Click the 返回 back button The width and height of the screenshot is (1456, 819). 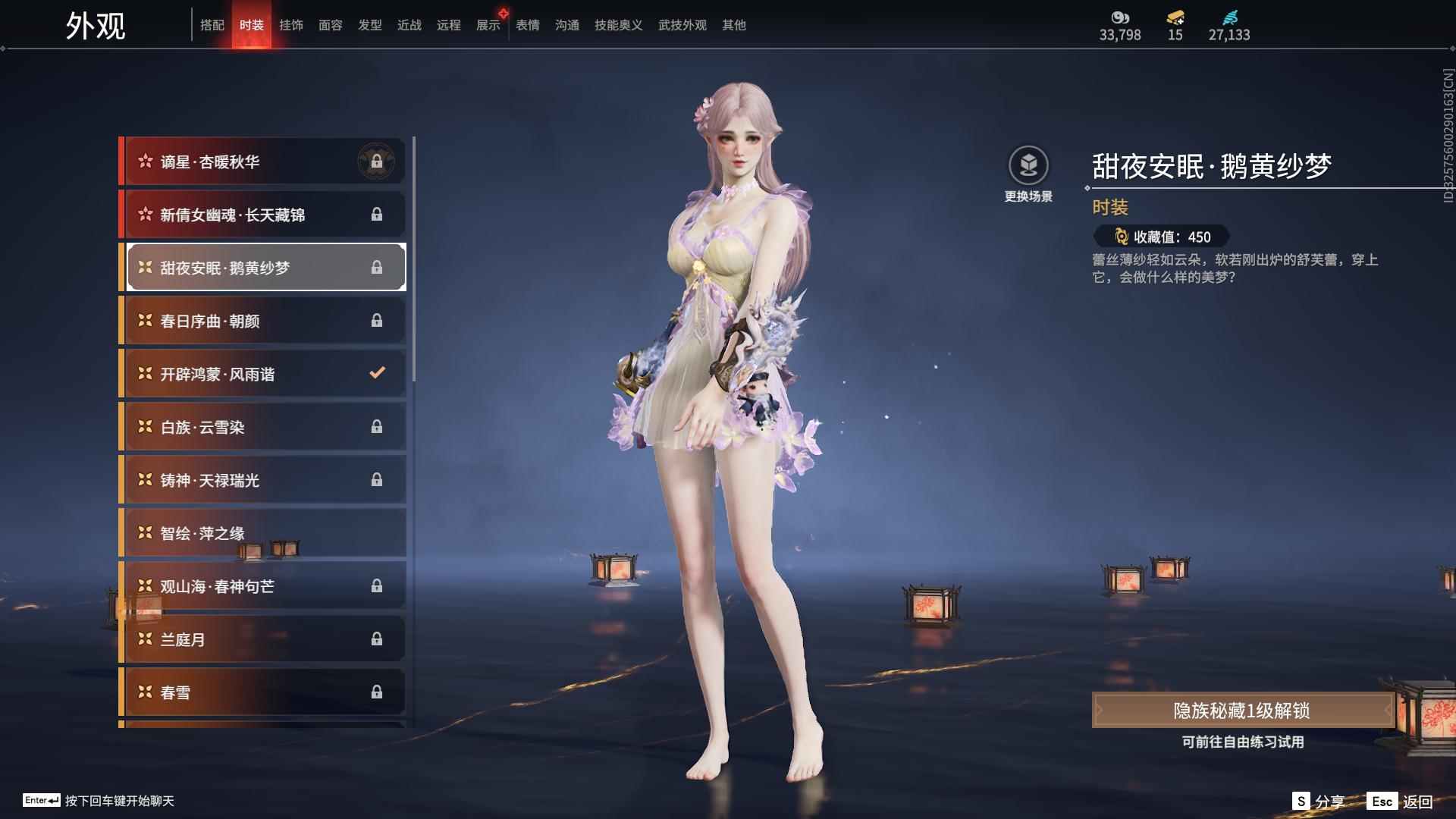tap(1401, 802)
